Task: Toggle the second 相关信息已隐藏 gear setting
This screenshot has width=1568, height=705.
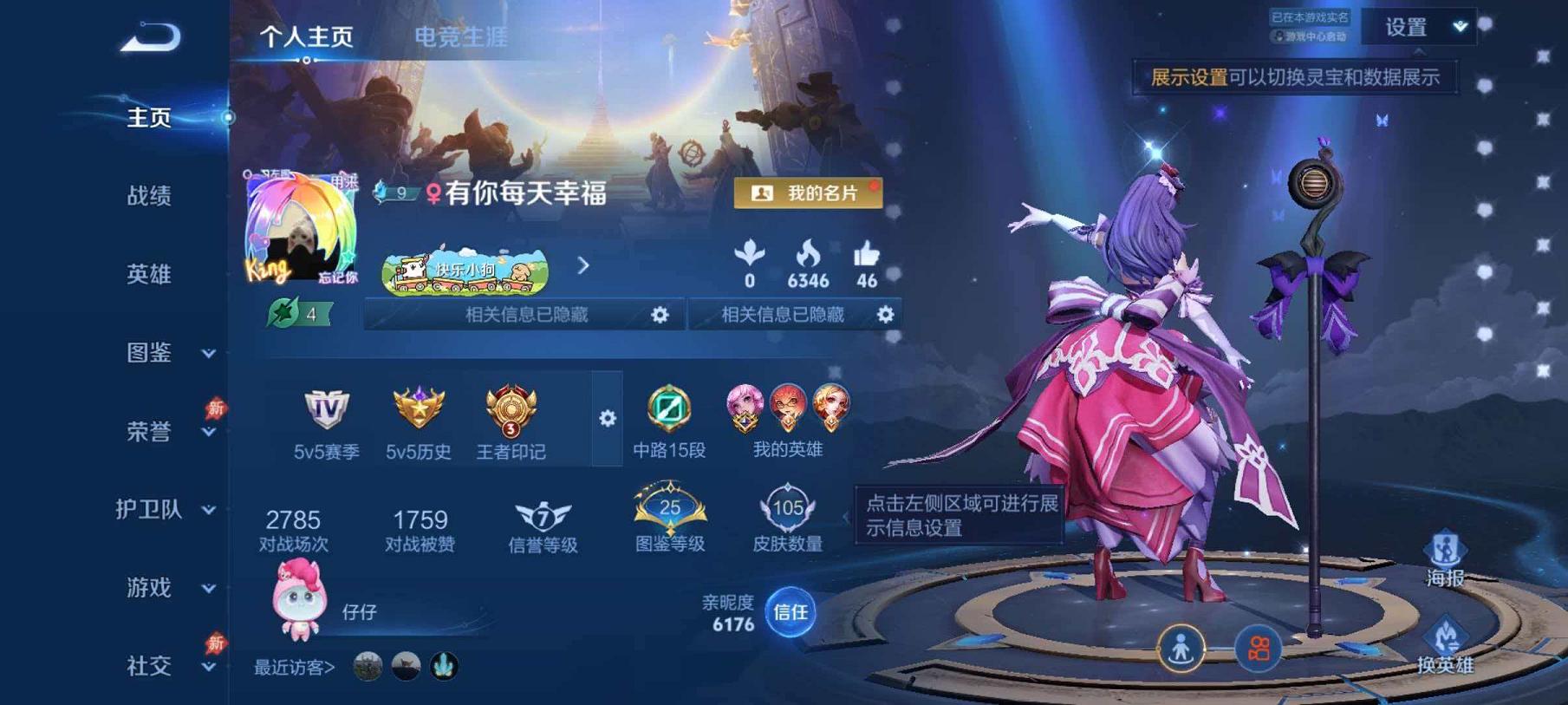Action: tap(882, 316)
